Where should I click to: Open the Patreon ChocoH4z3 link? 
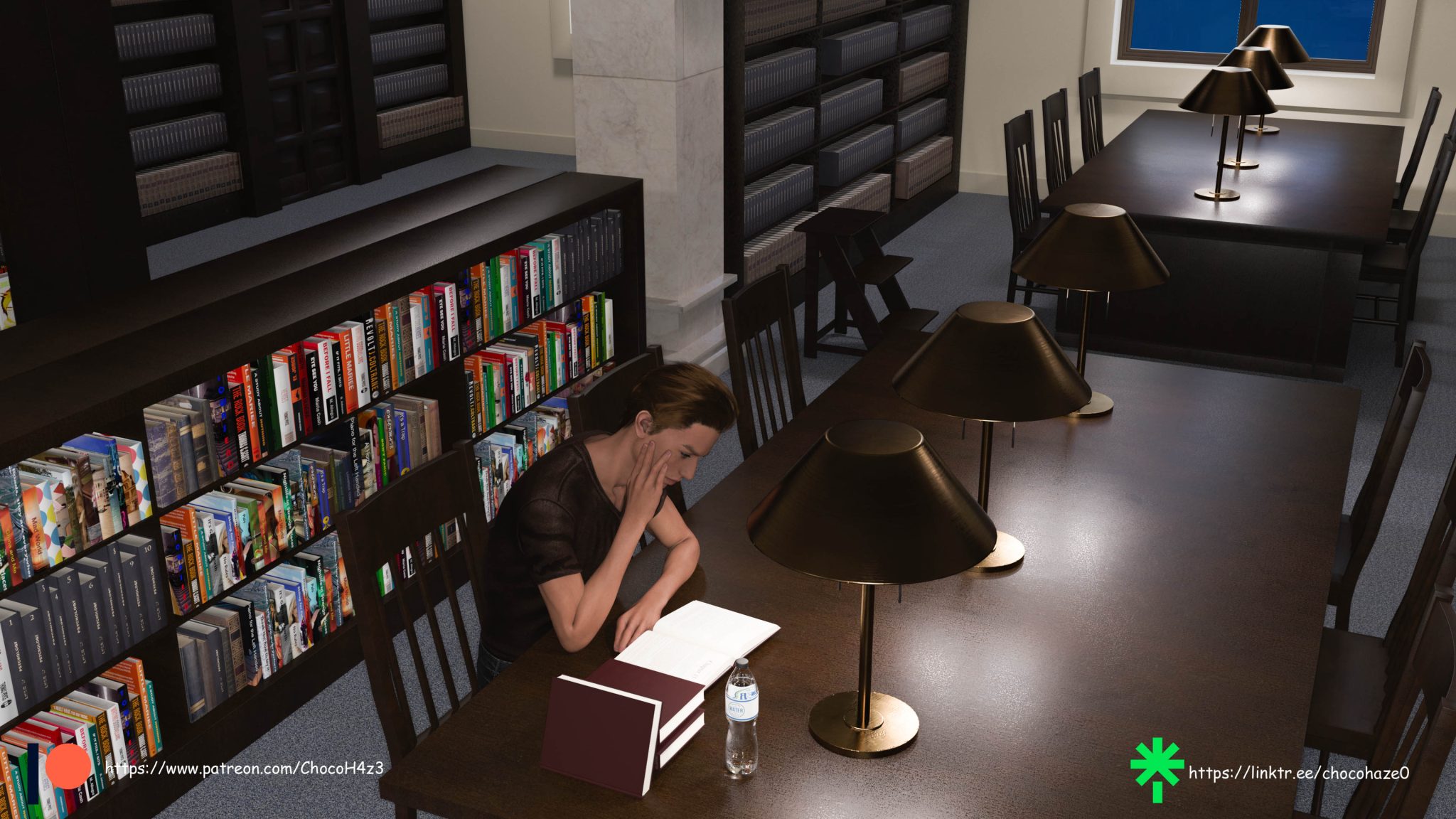245,769
